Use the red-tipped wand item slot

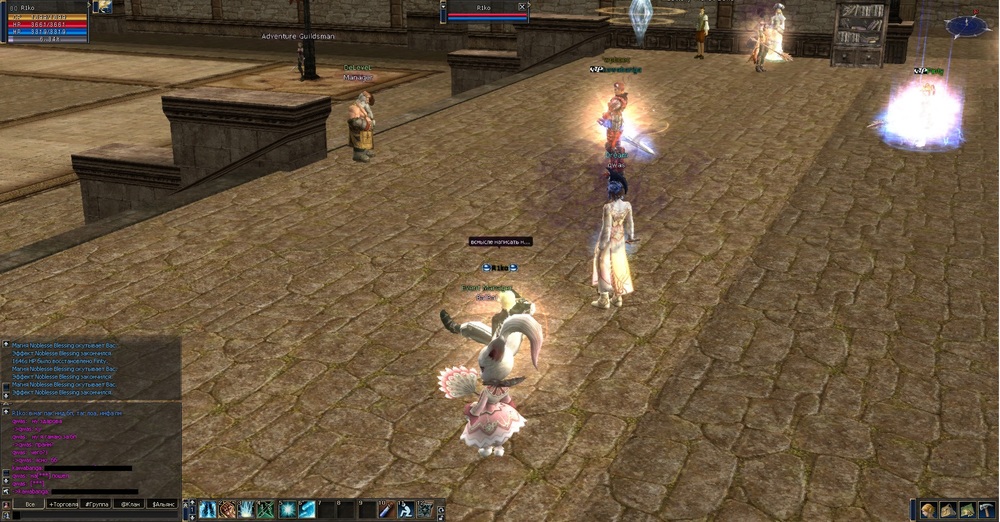click(386, 510)
